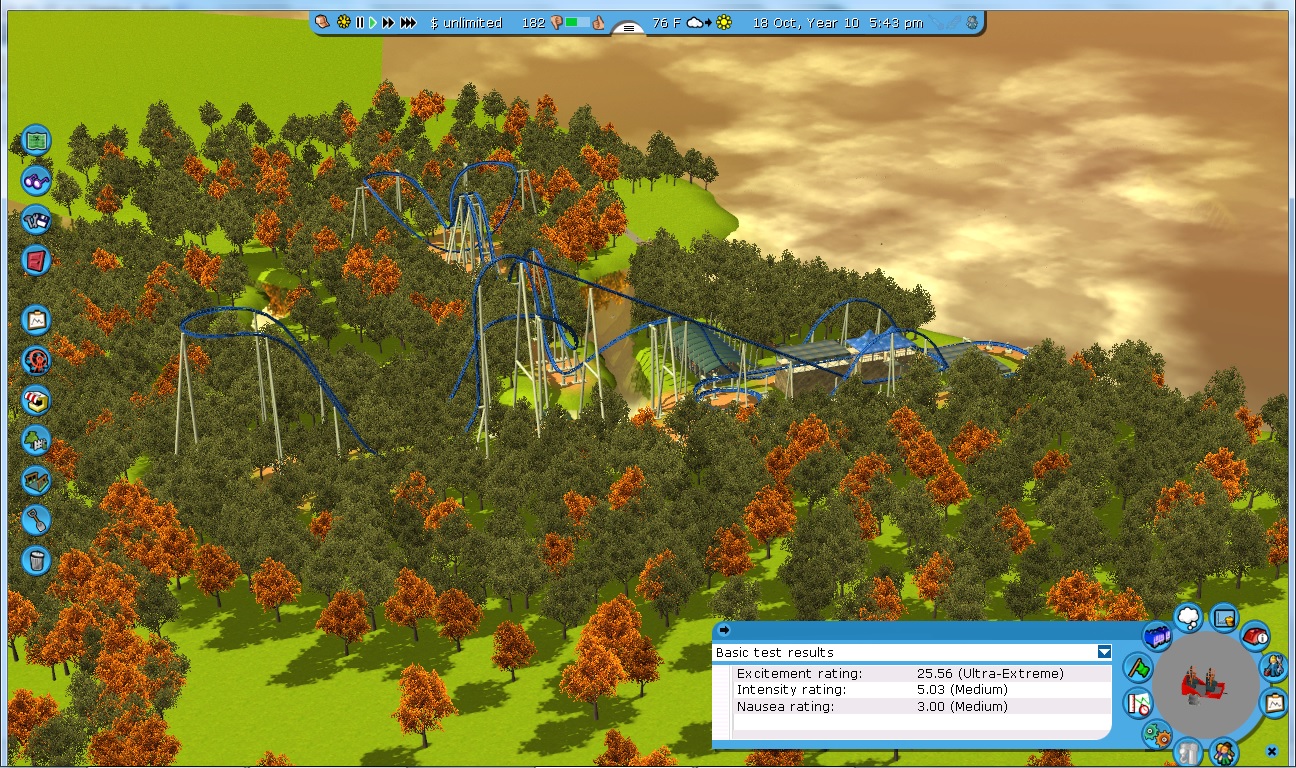
Task: Close the ride info panel
Action: [x=1271, y=751]
